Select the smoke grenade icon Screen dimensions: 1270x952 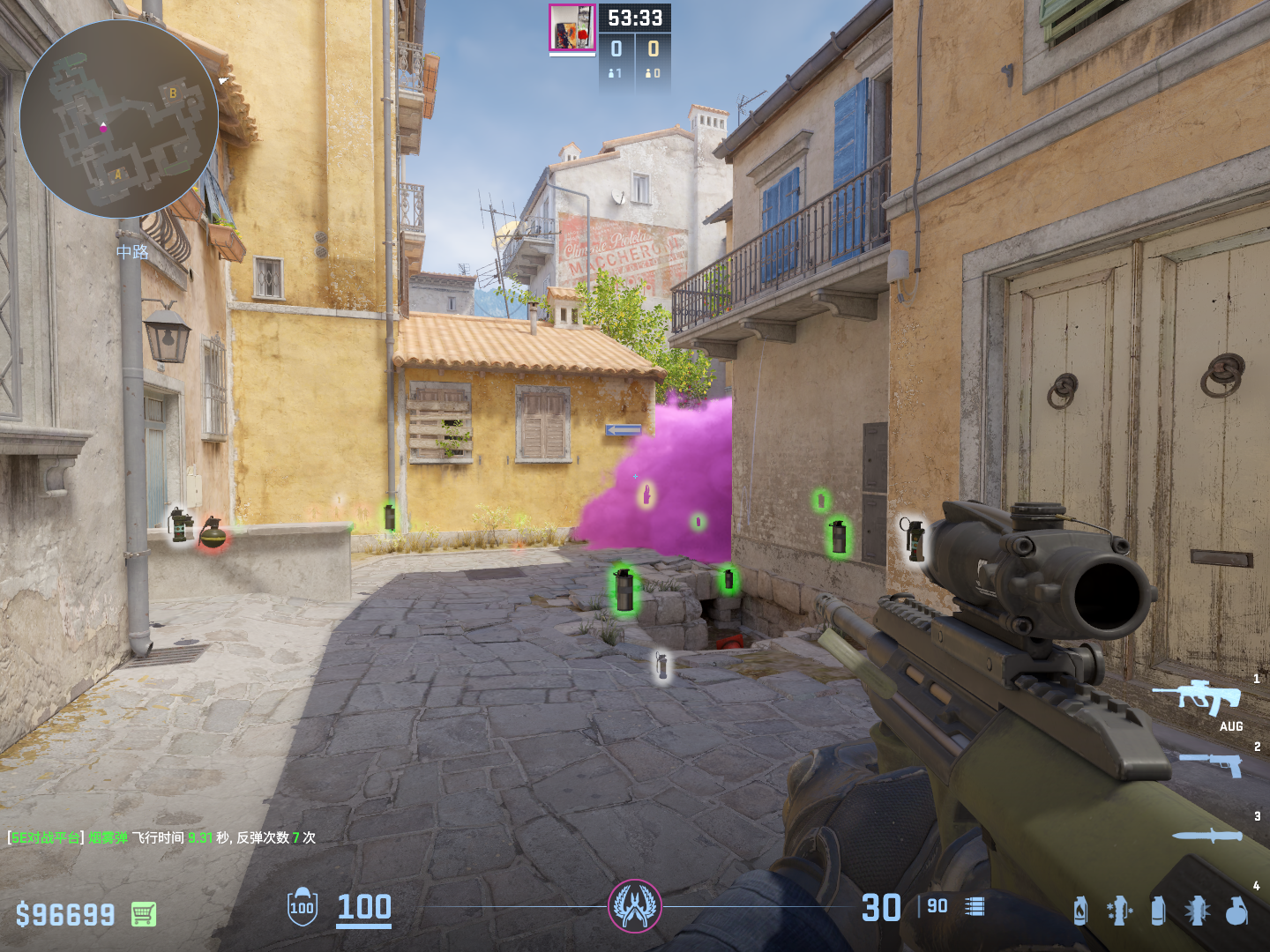point(1158,911)
